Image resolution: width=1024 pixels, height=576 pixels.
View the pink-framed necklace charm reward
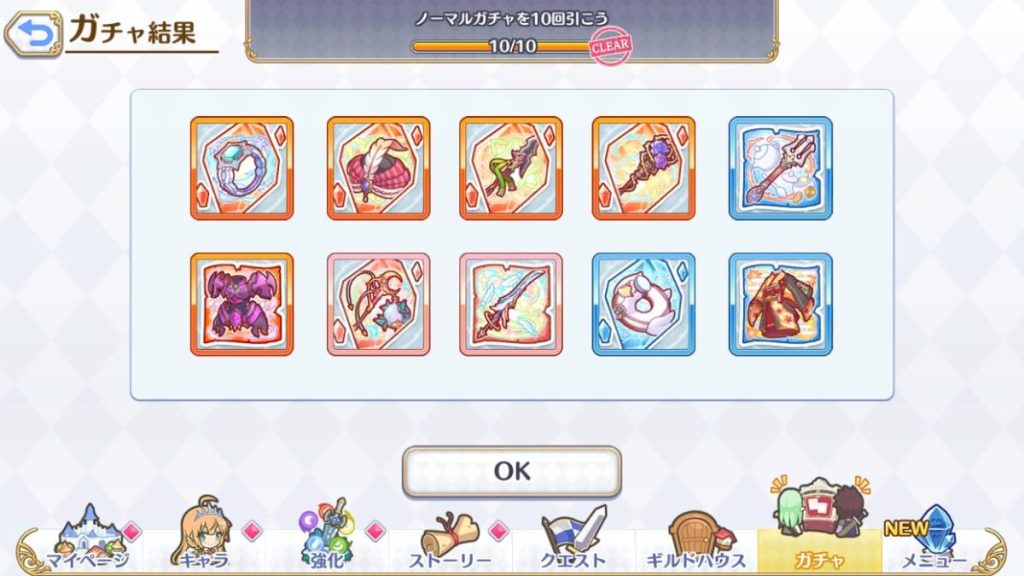(378, 304)
